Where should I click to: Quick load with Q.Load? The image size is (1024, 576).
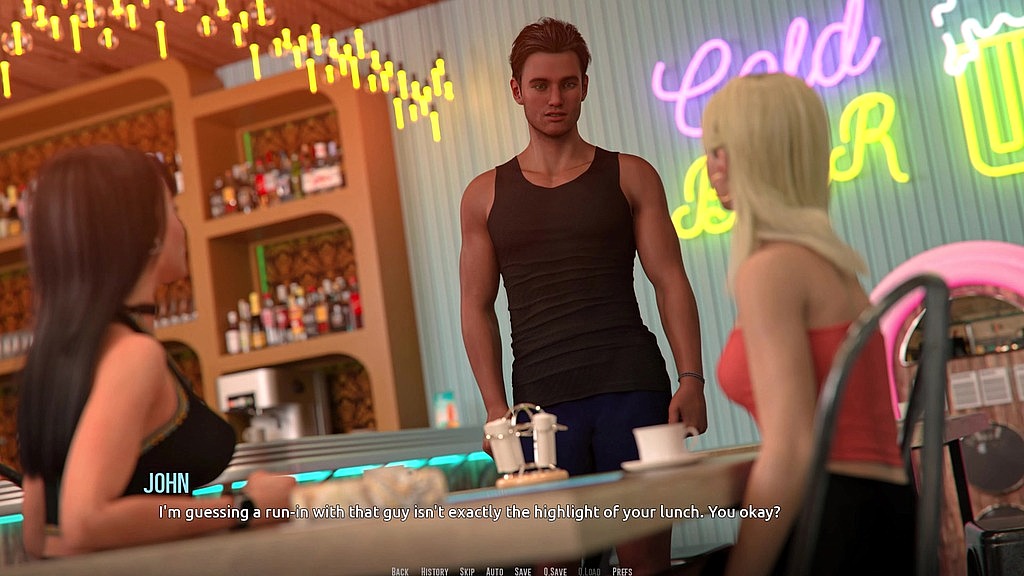(x=589, y=571)
